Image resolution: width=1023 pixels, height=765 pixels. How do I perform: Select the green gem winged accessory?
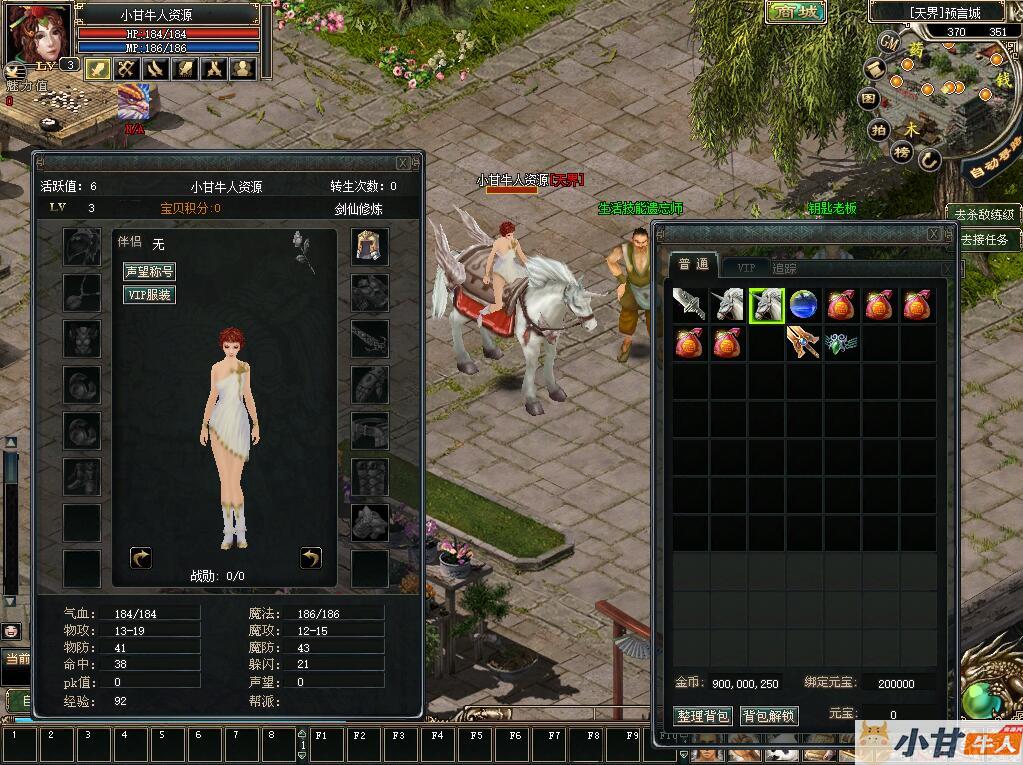pyautogui.click(x=842, y=343)
